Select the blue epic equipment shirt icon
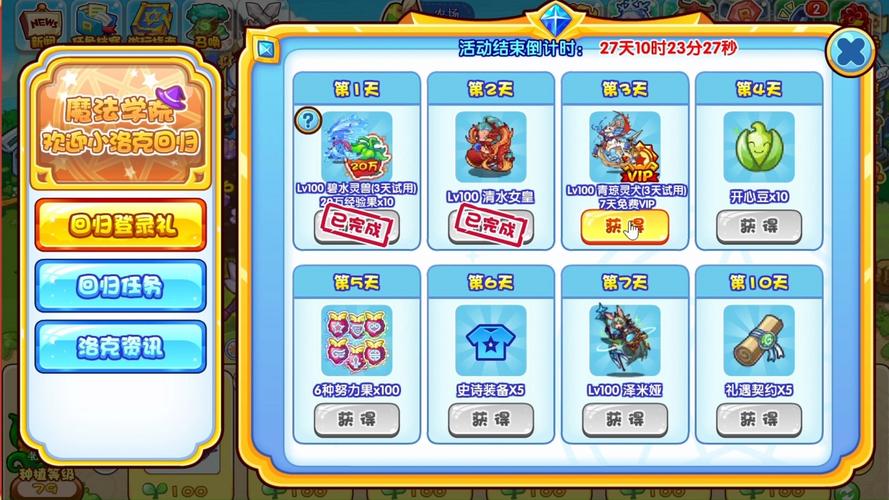This screenshot has height=500, width=889. tap(490, 340)
